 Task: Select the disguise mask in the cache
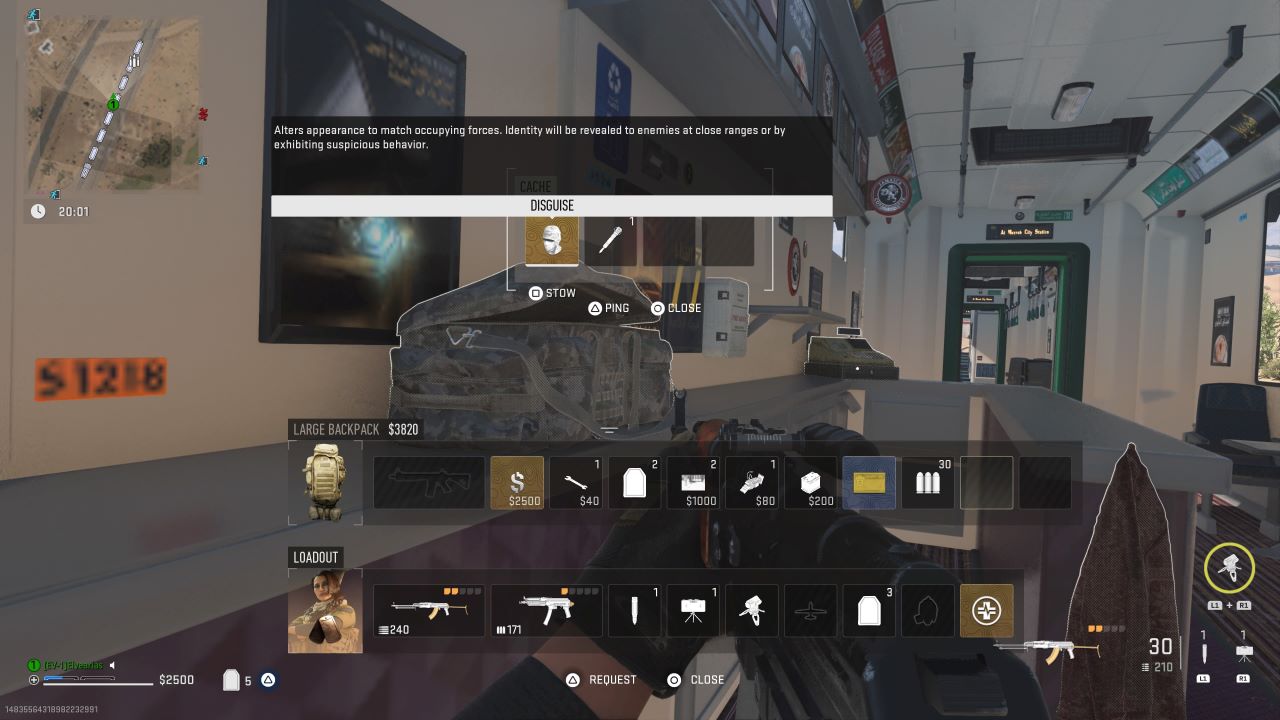551,239
